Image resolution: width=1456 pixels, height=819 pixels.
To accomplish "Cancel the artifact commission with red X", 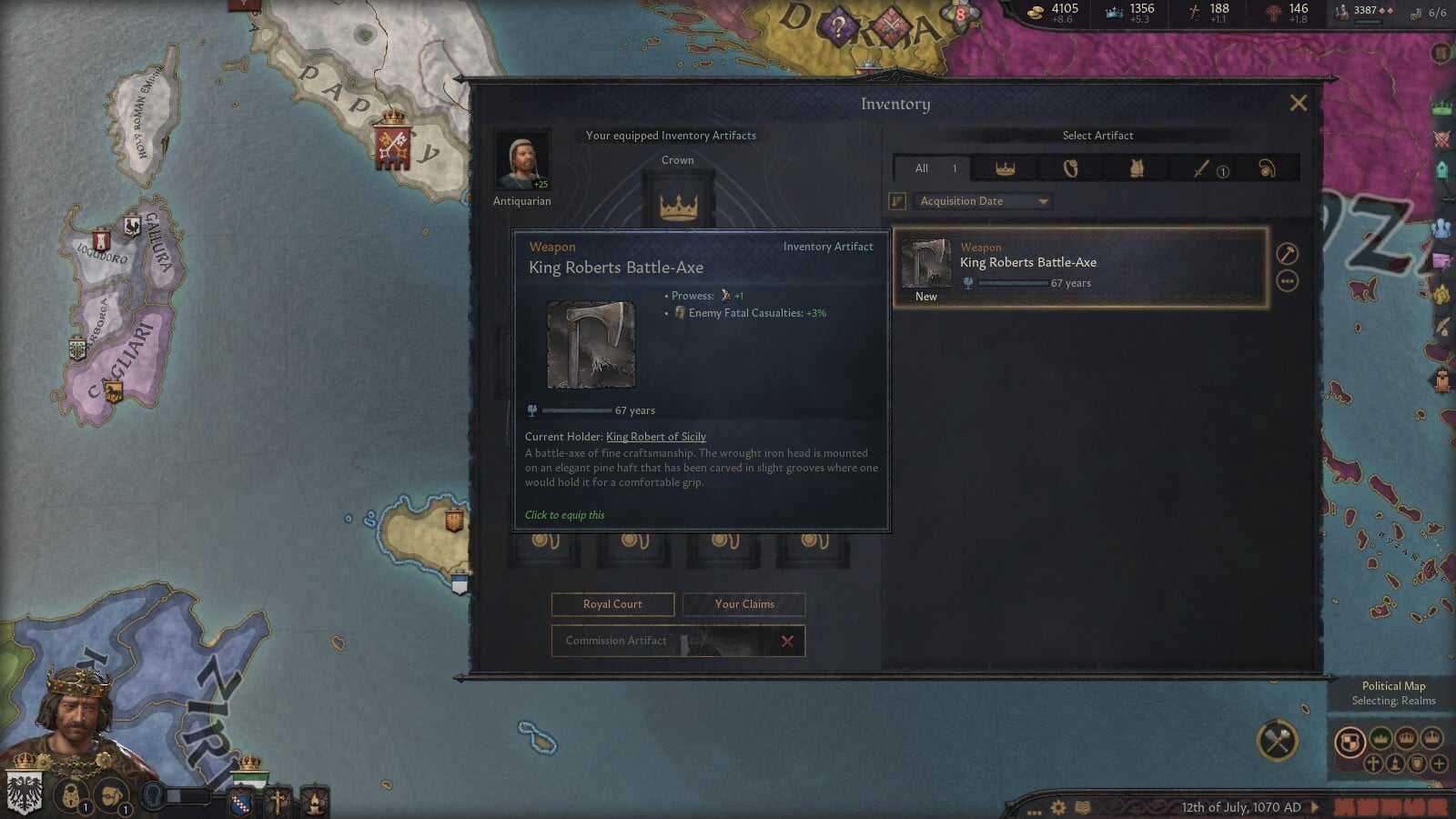I will 787,642.
